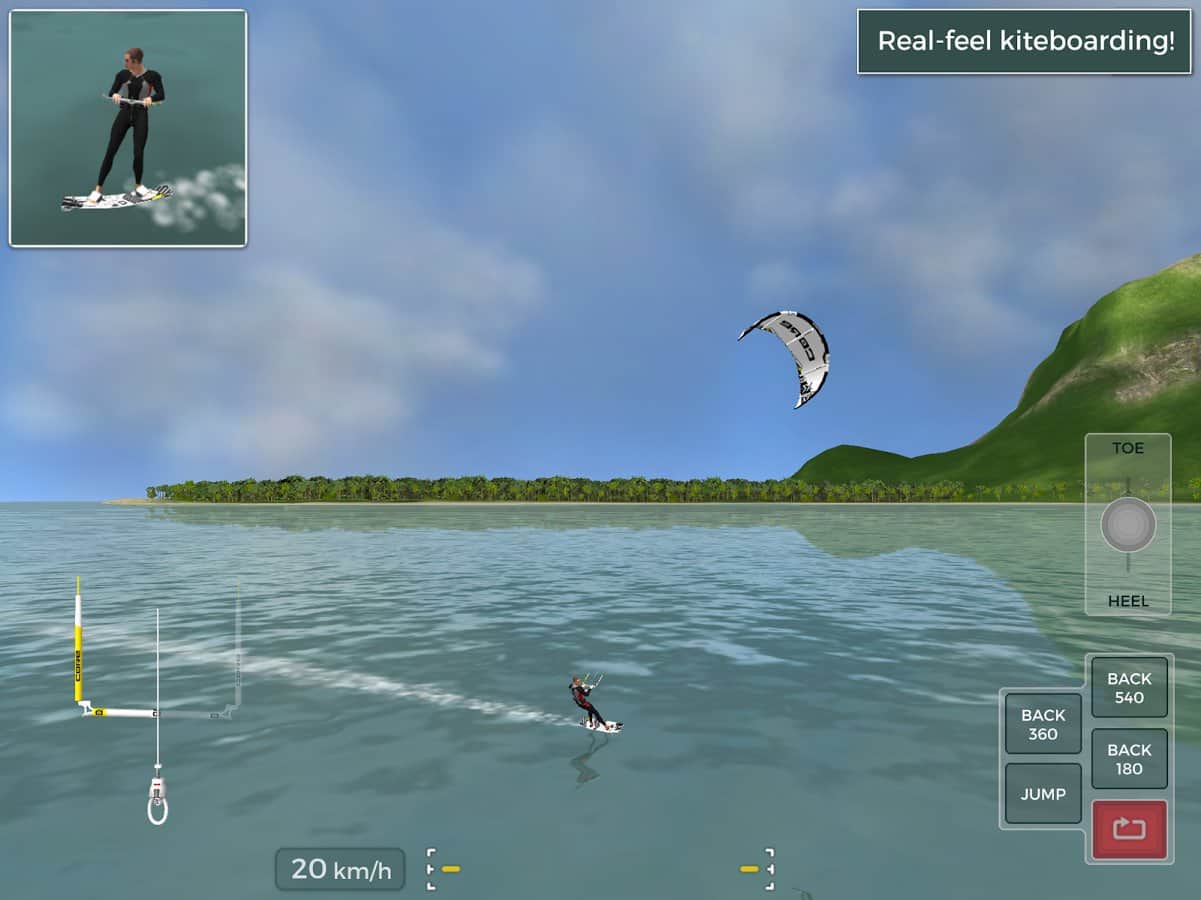The image size is (1201, 900).
Task: Click the red switch direction button
Action: [x=1129, y=829]
